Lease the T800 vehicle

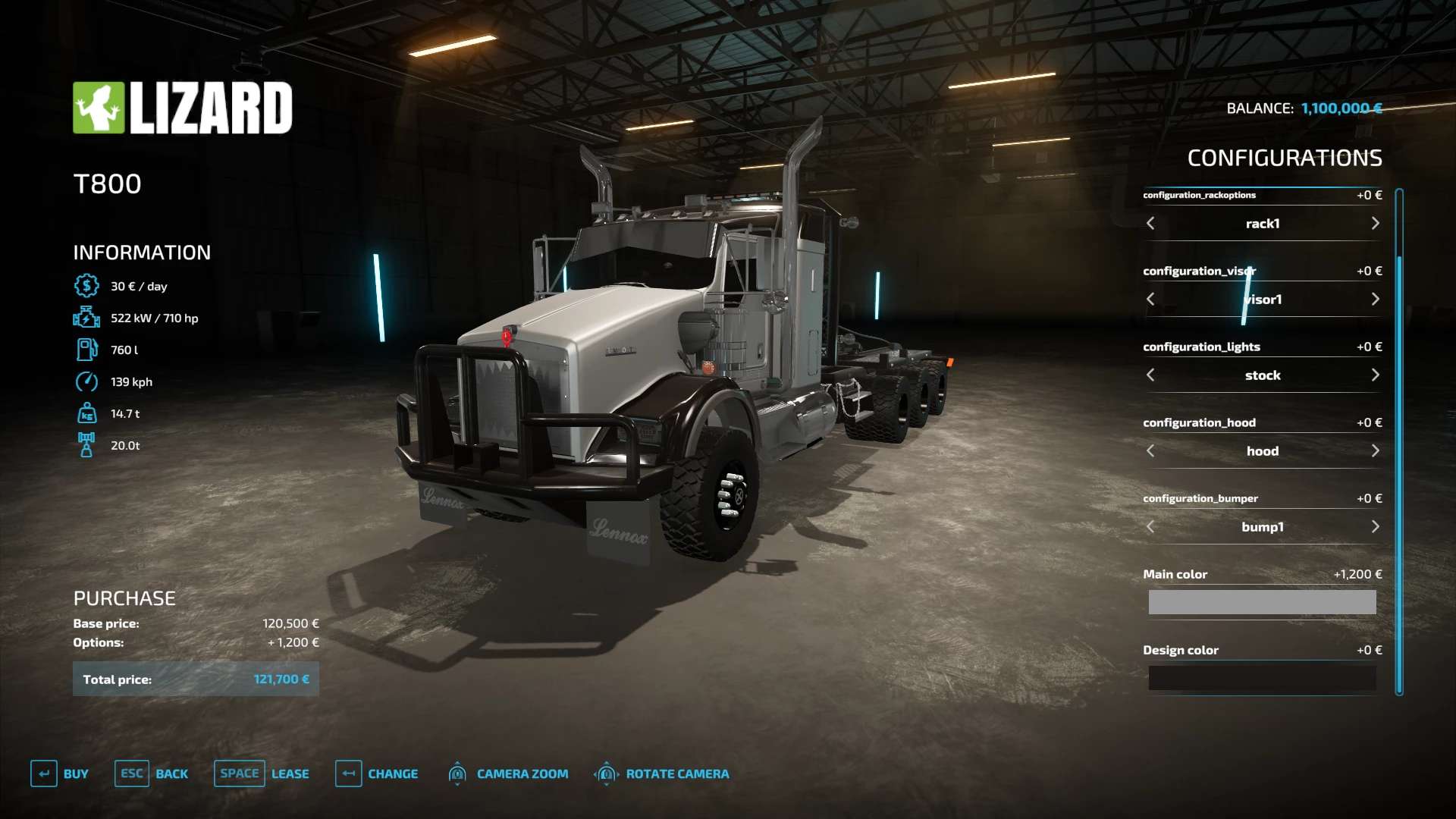tap(262, 773)
